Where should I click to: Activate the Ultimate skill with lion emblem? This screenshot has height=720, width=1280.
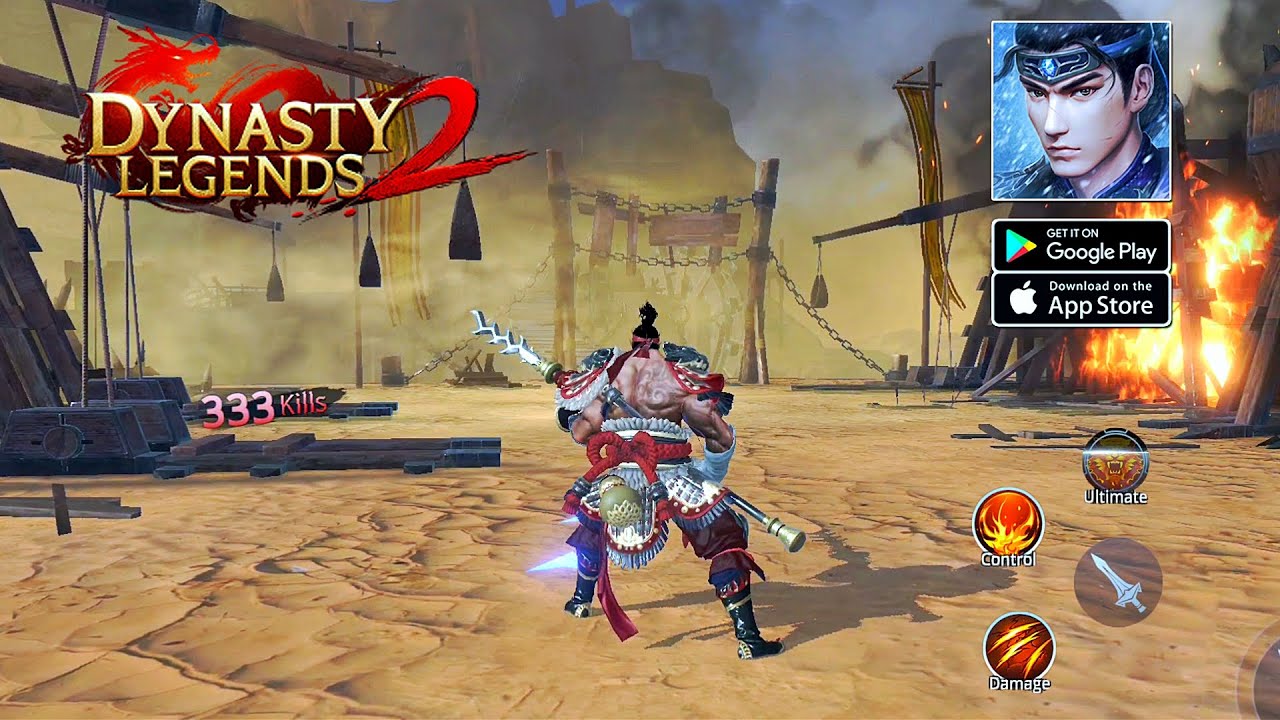coord(1117,458)
